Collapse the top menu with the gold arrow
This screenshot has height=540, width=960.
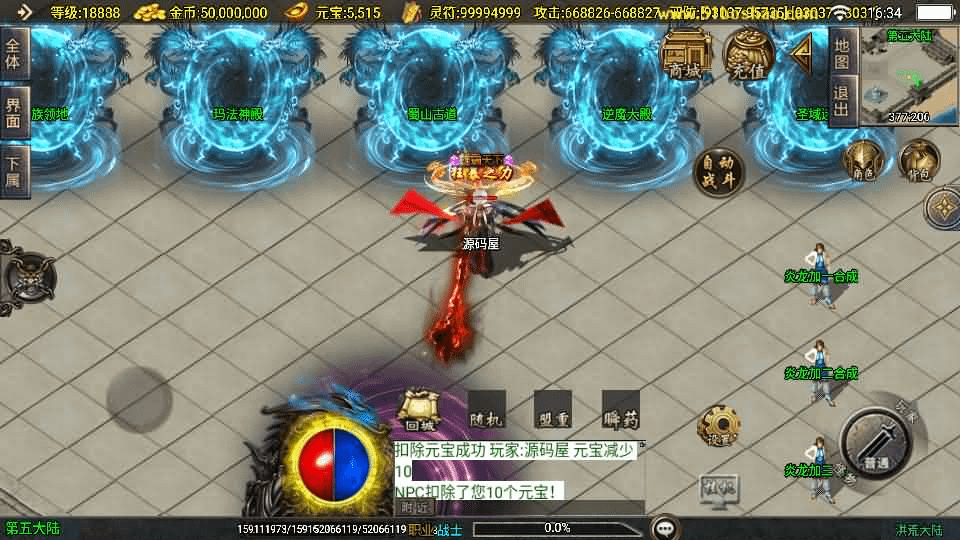[802, 56]
